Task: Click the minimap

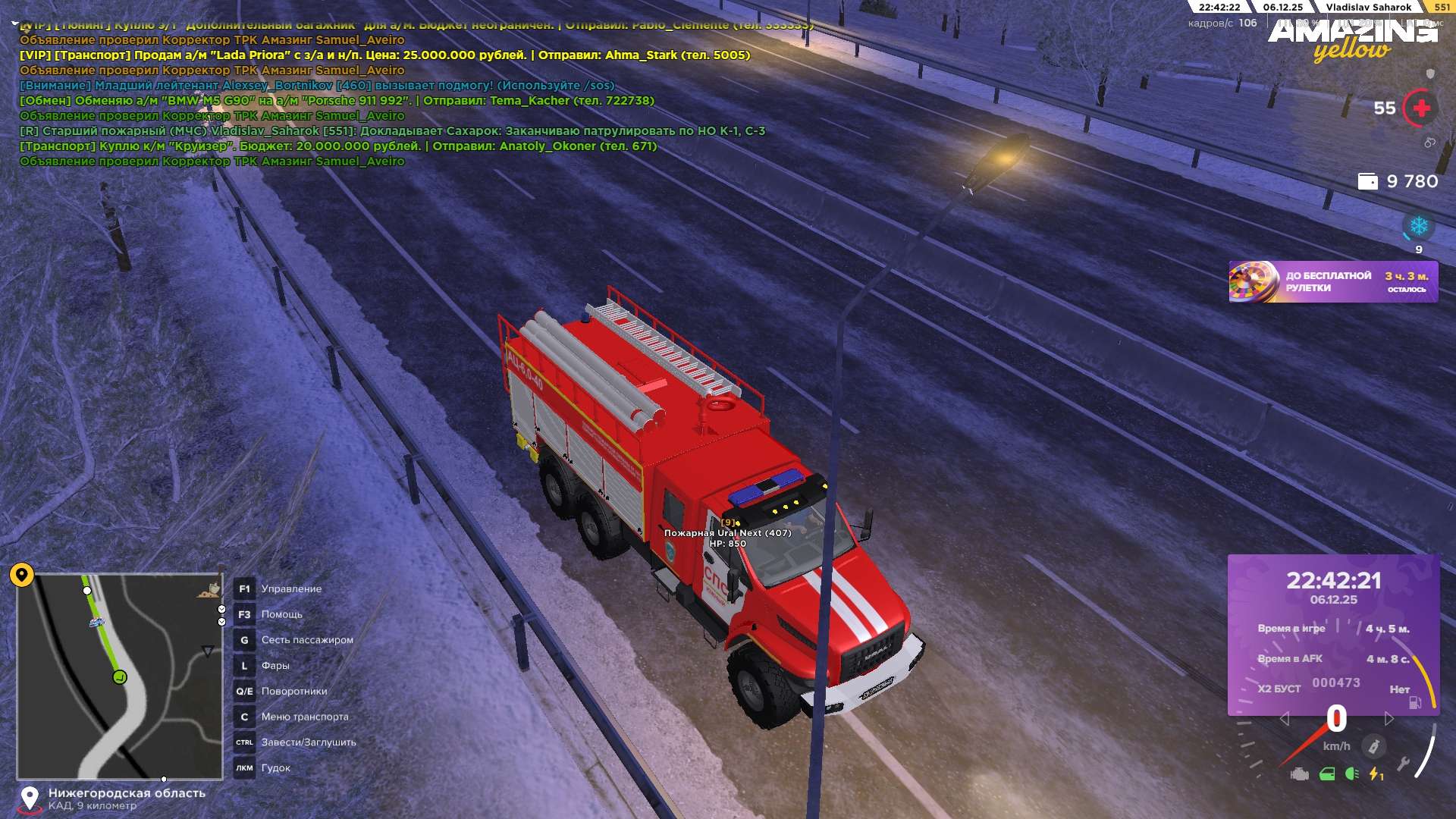Action: (x=120, y=676)
